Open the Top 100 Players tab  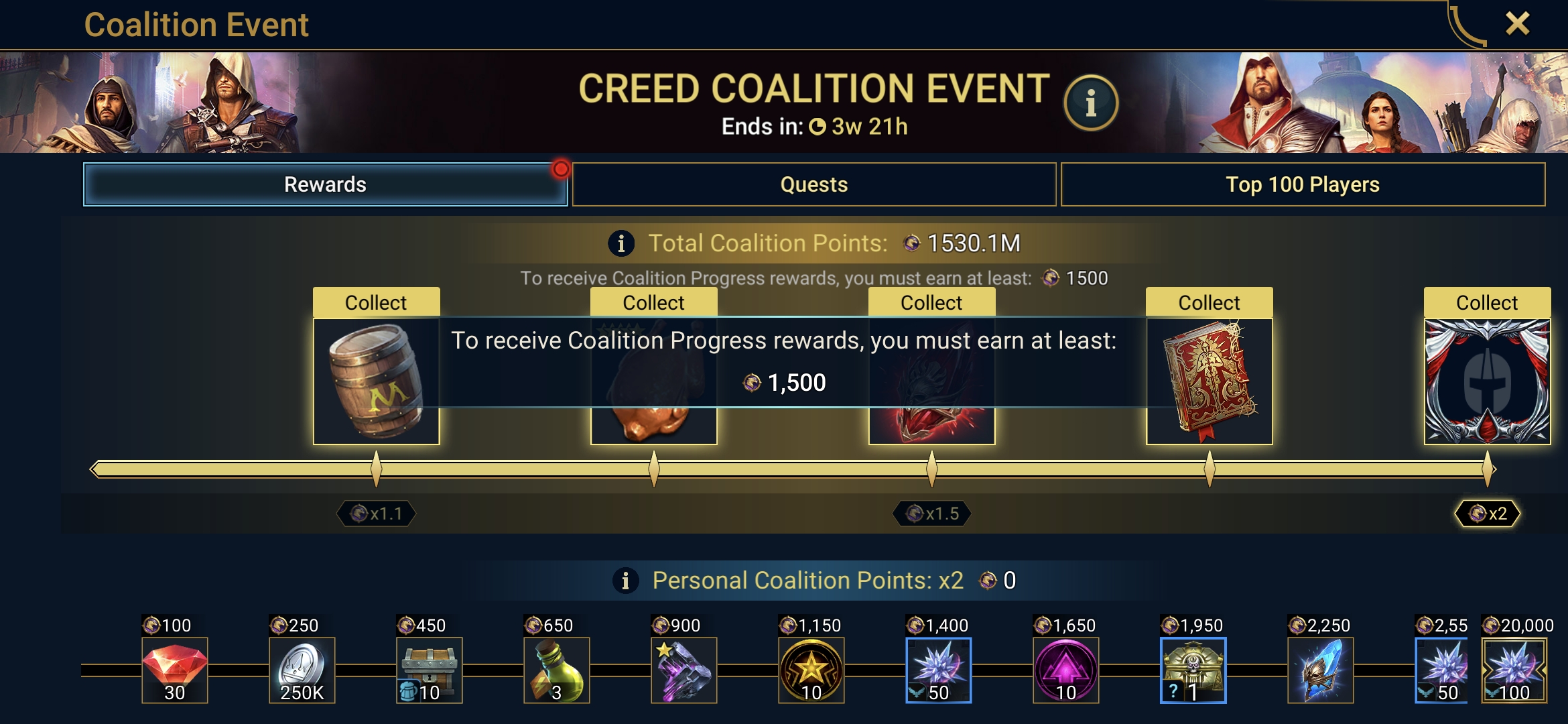click(1302, 184)
